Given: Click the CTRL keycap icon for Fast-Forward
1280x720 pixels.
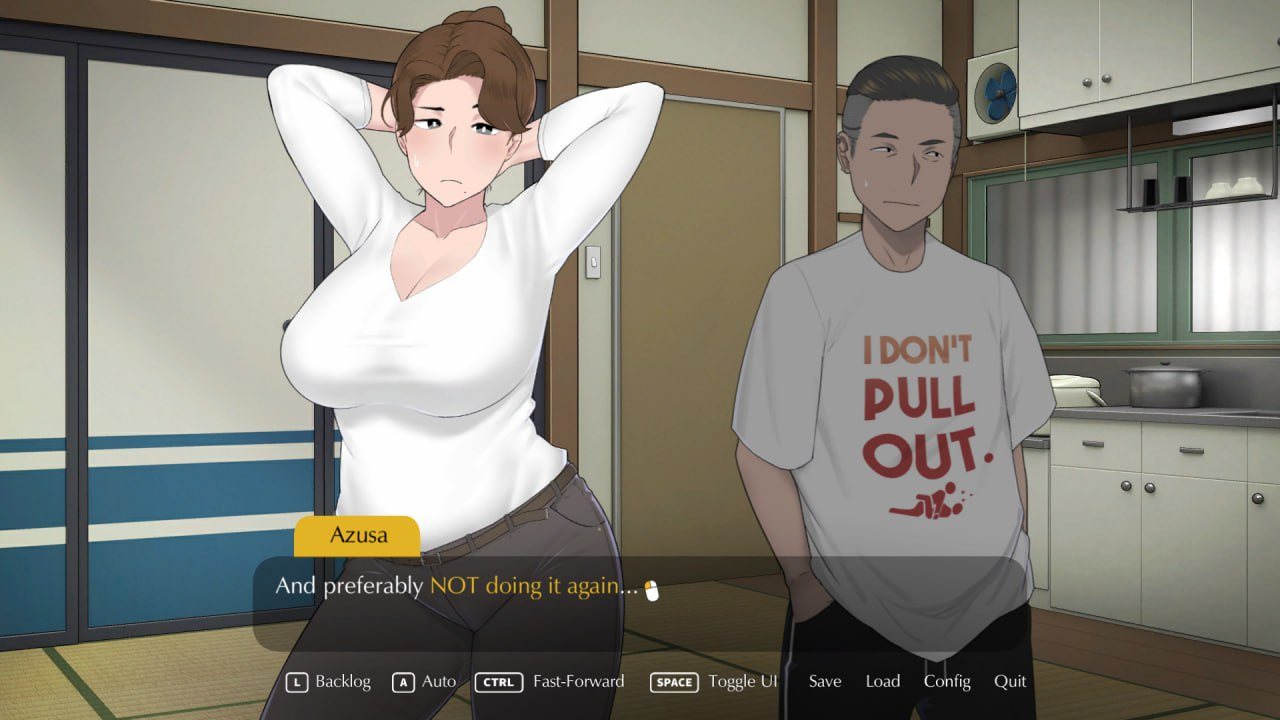Looking at the screenshot, I should 498,681.
